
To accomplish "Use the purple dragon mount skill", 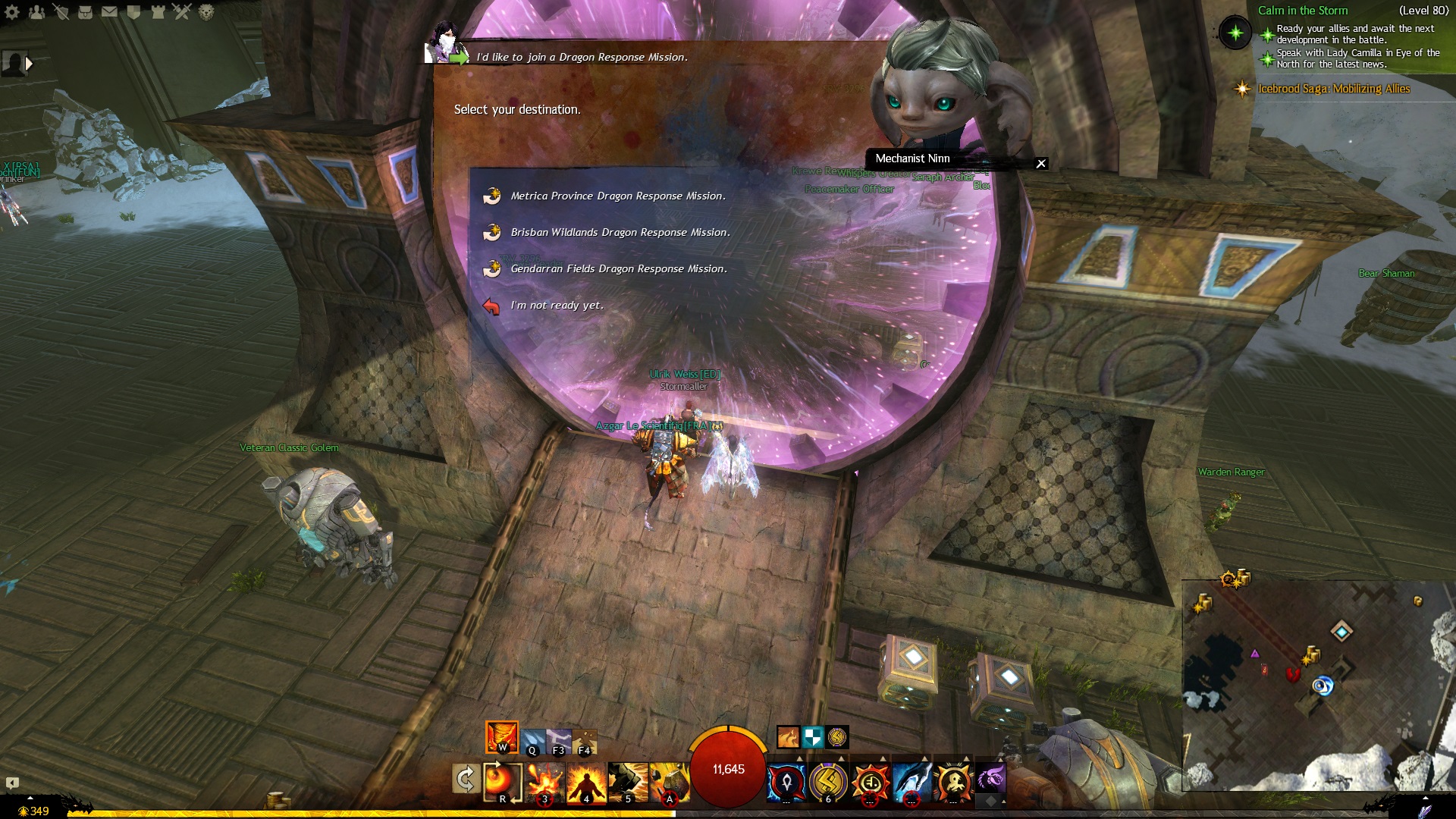I will point(990,778).
